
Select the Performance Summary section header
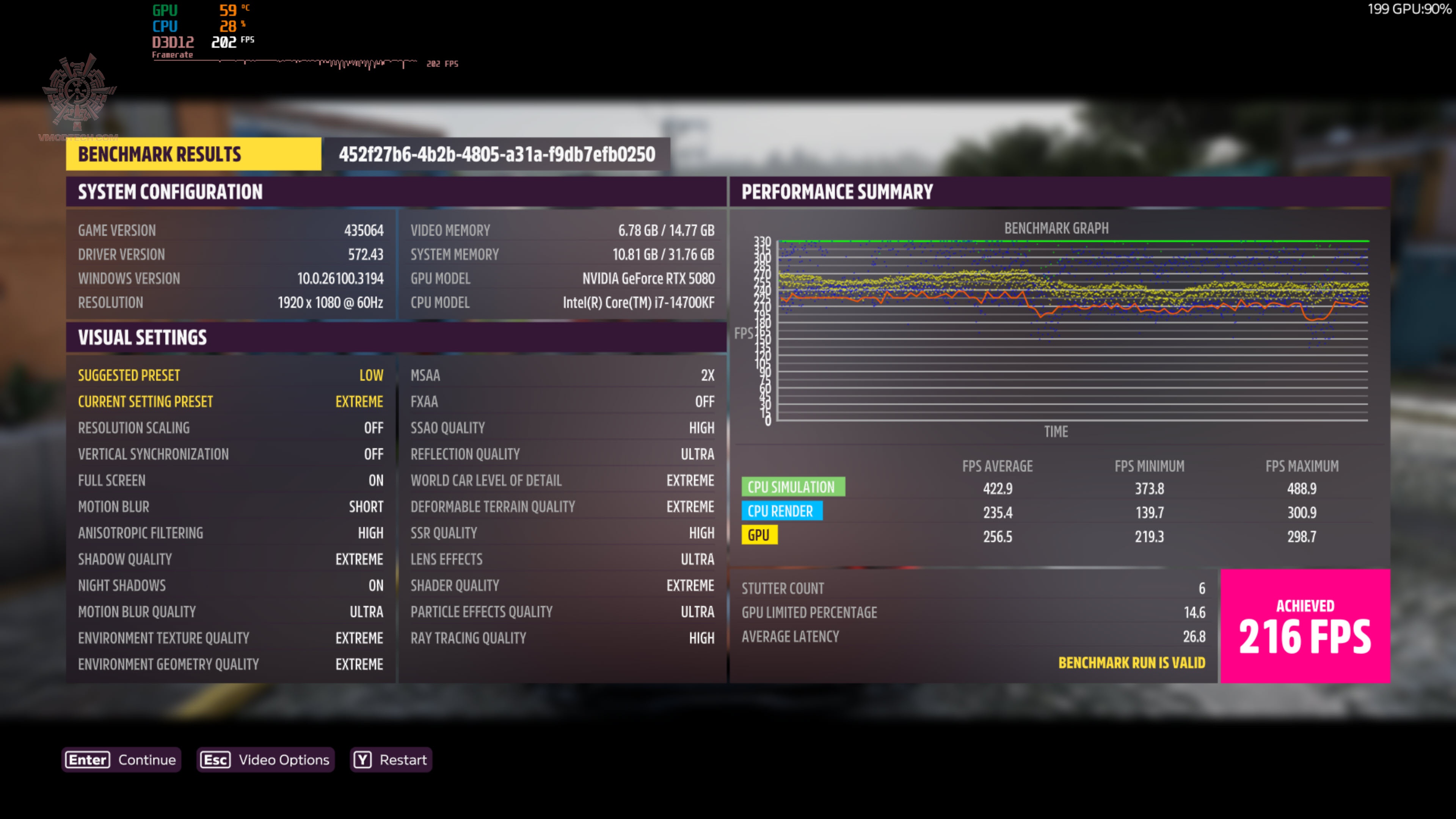(x=837, y=192)
